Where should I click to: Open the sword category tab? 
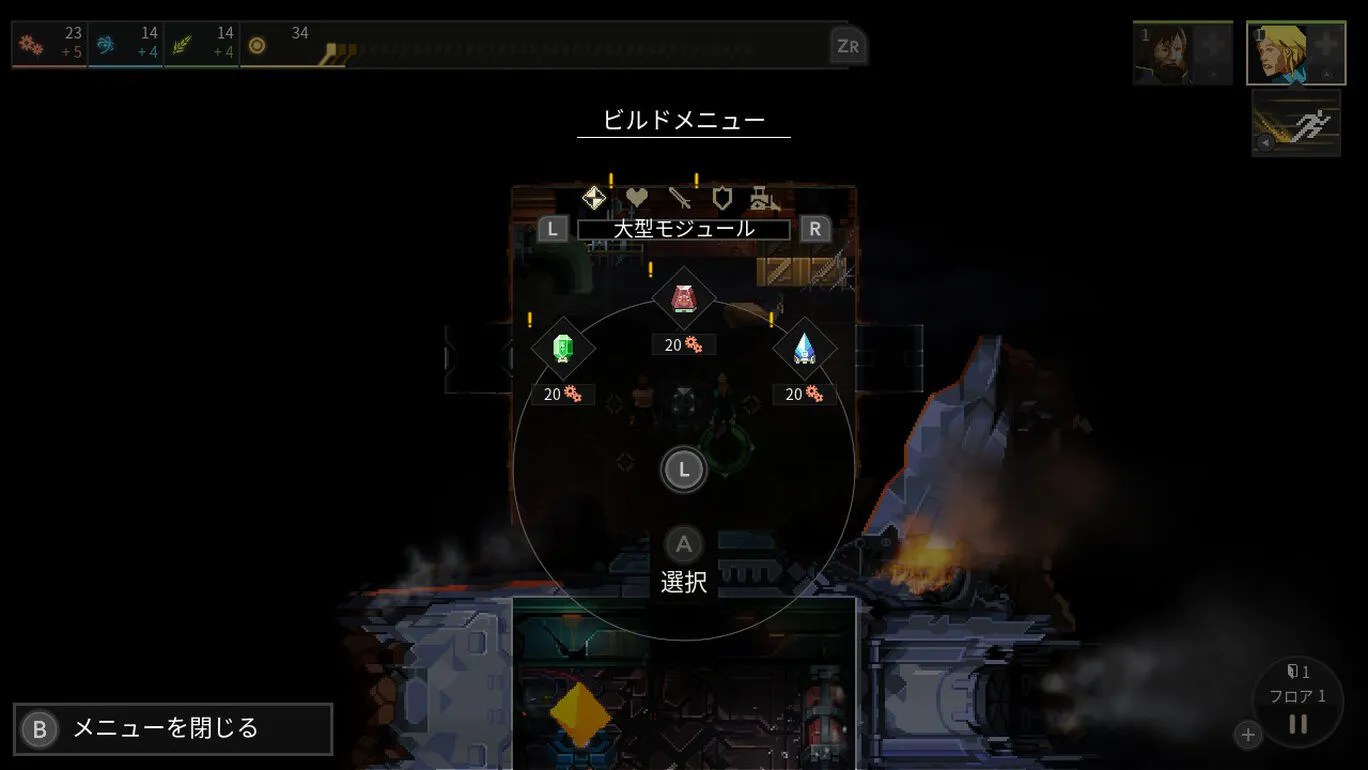coord(680,198)
